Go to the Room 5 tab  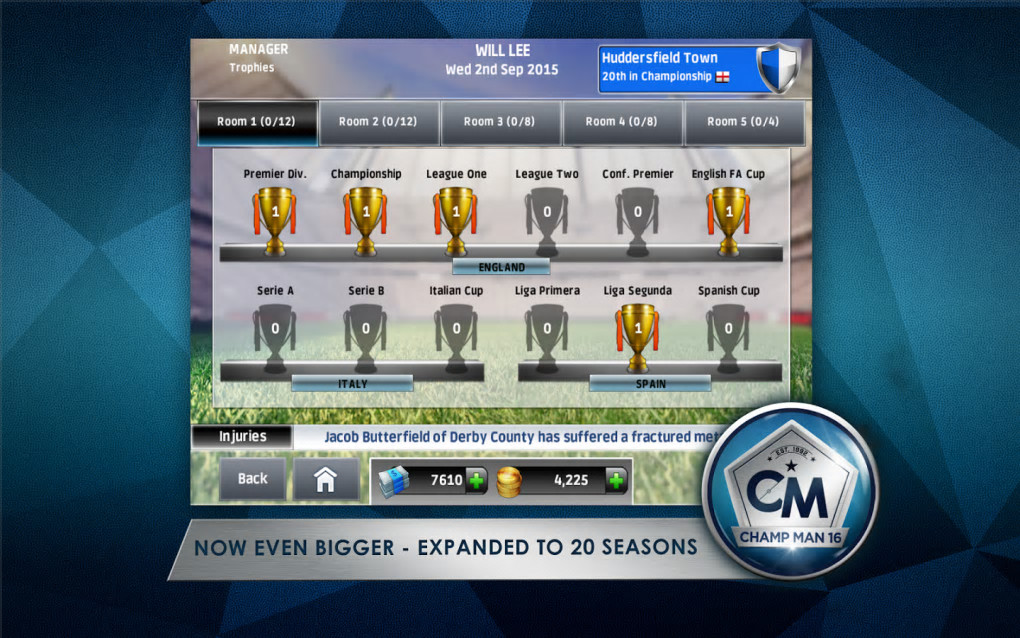point(743,122)
